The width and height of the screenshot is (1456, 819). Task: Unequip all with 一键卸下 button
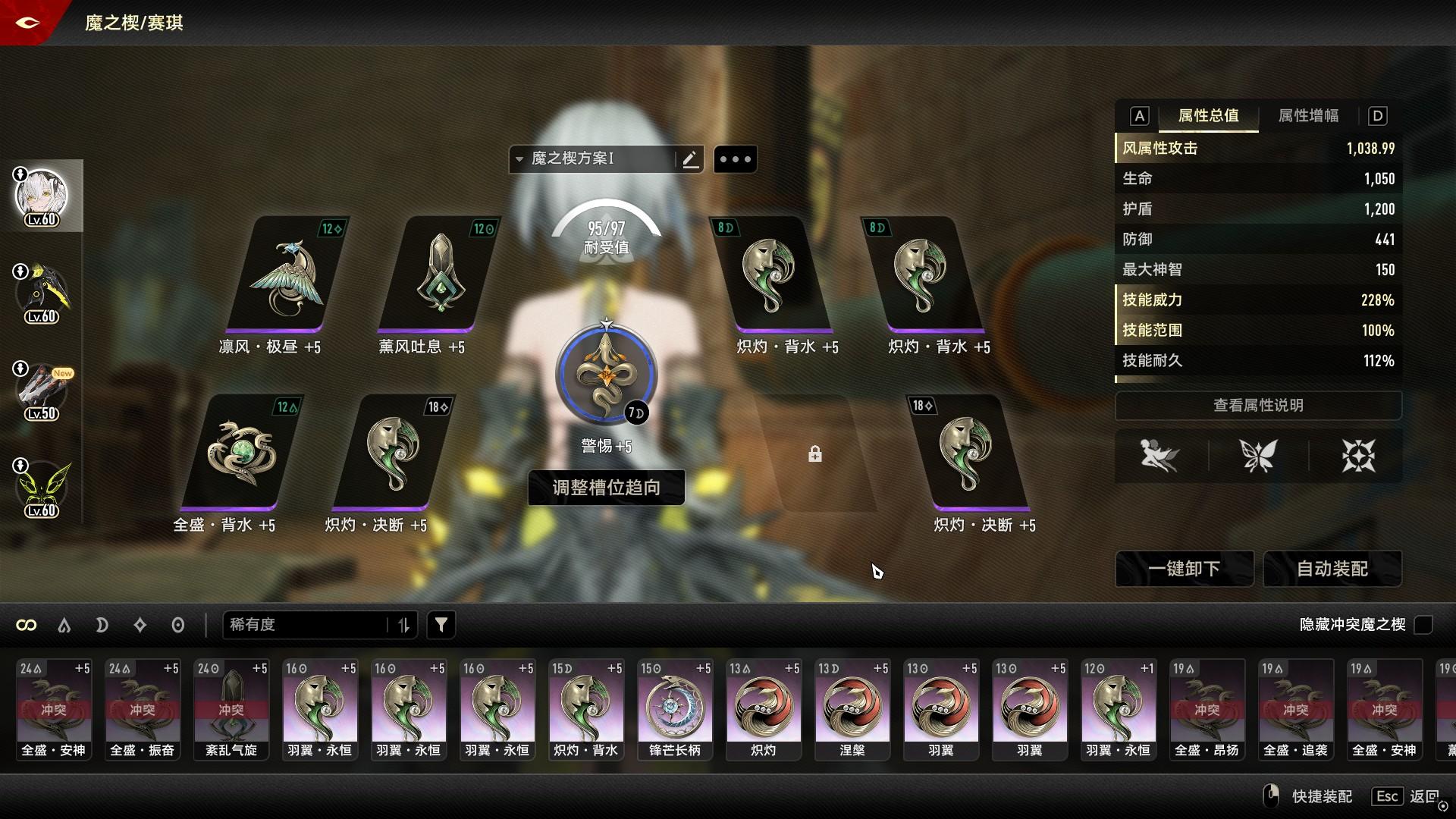tap(1184, 569)
